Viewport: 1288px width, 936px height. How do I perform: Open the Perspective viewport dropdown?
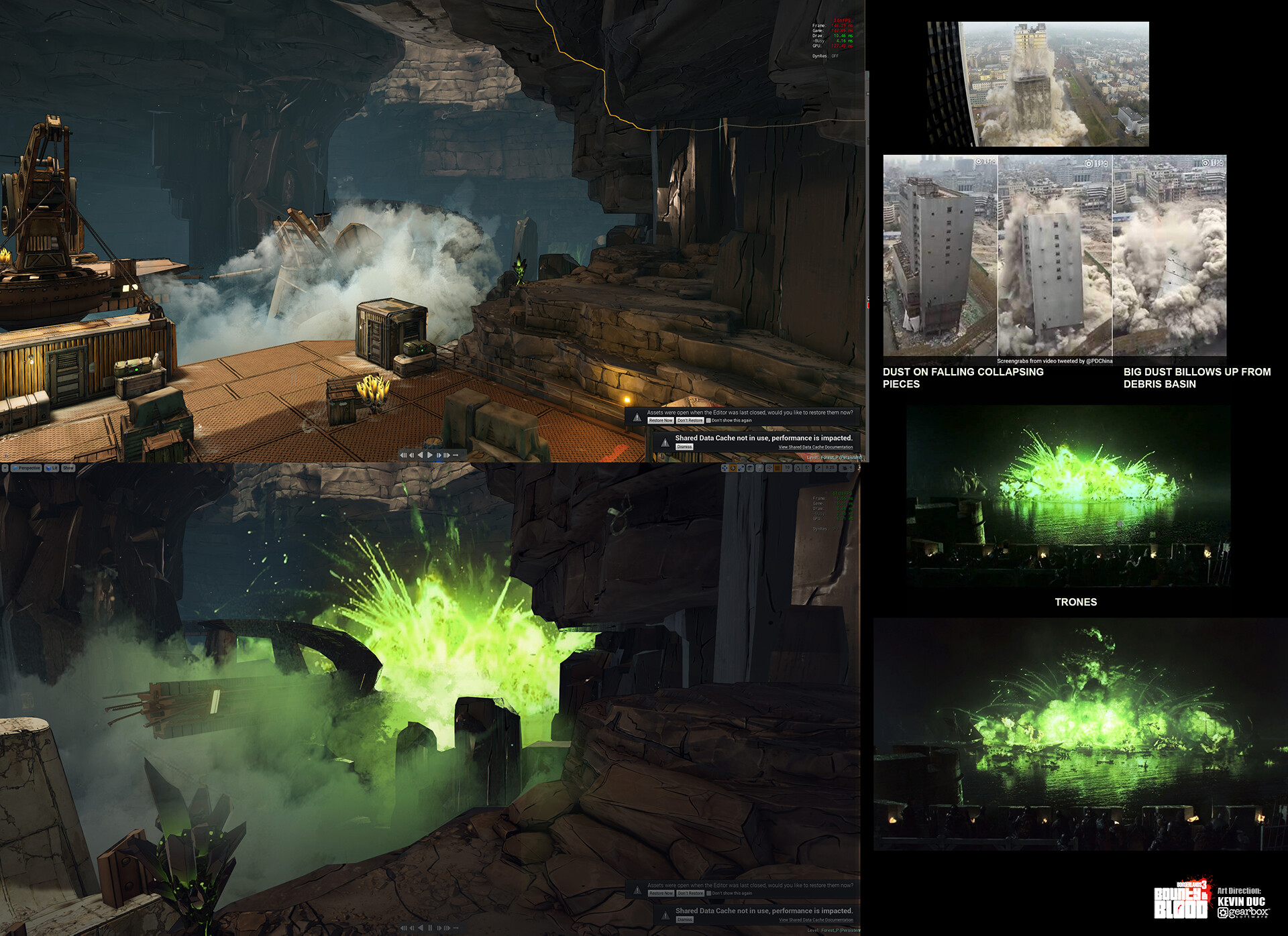pos(27,468)
